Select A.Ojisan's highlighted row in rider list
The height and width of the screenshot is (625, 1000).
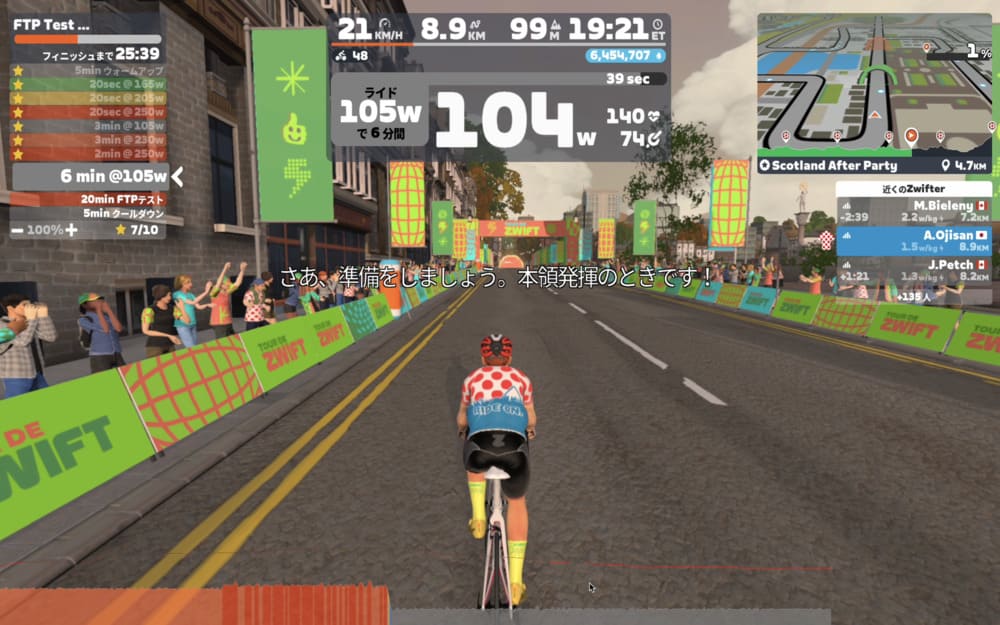[x=914, y=241]
